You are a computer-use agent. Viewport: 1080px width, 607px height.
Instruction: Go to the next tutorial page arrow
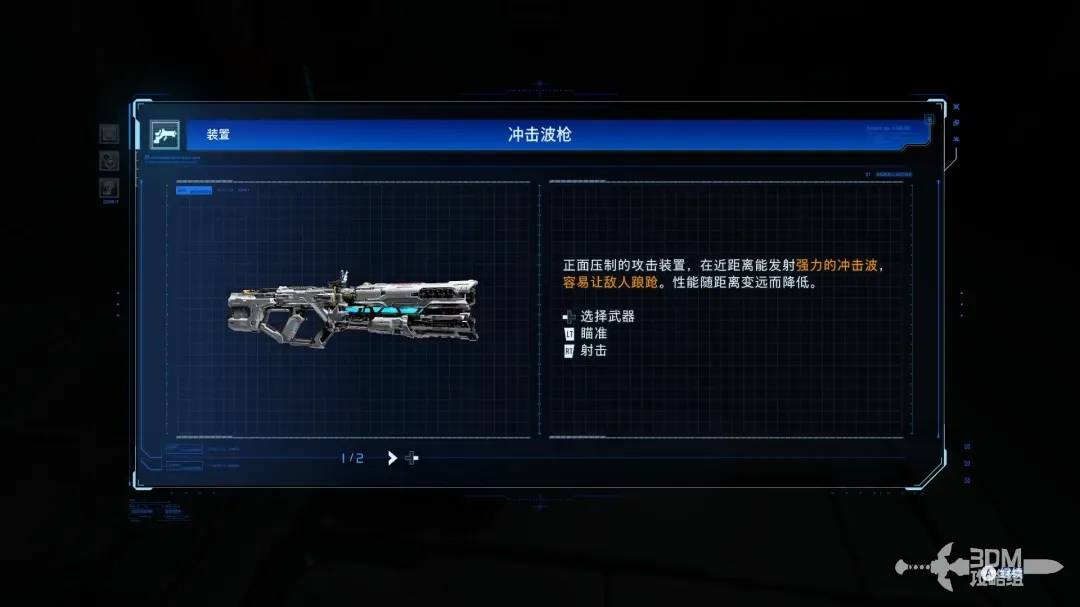tap(392, 458)
